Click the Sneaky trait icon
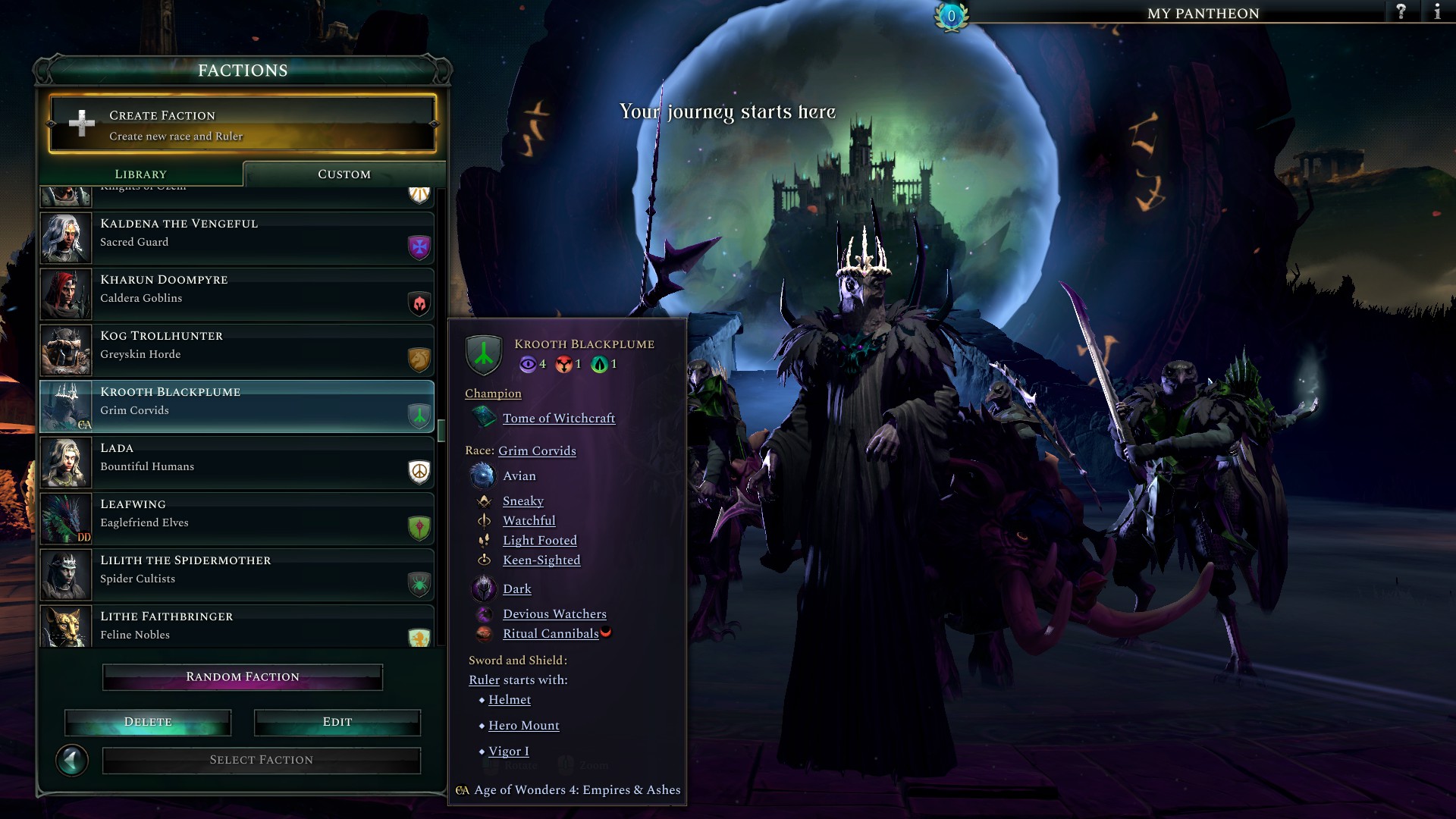This screenshot has width=1456, height=819. [x=484, y=500]
